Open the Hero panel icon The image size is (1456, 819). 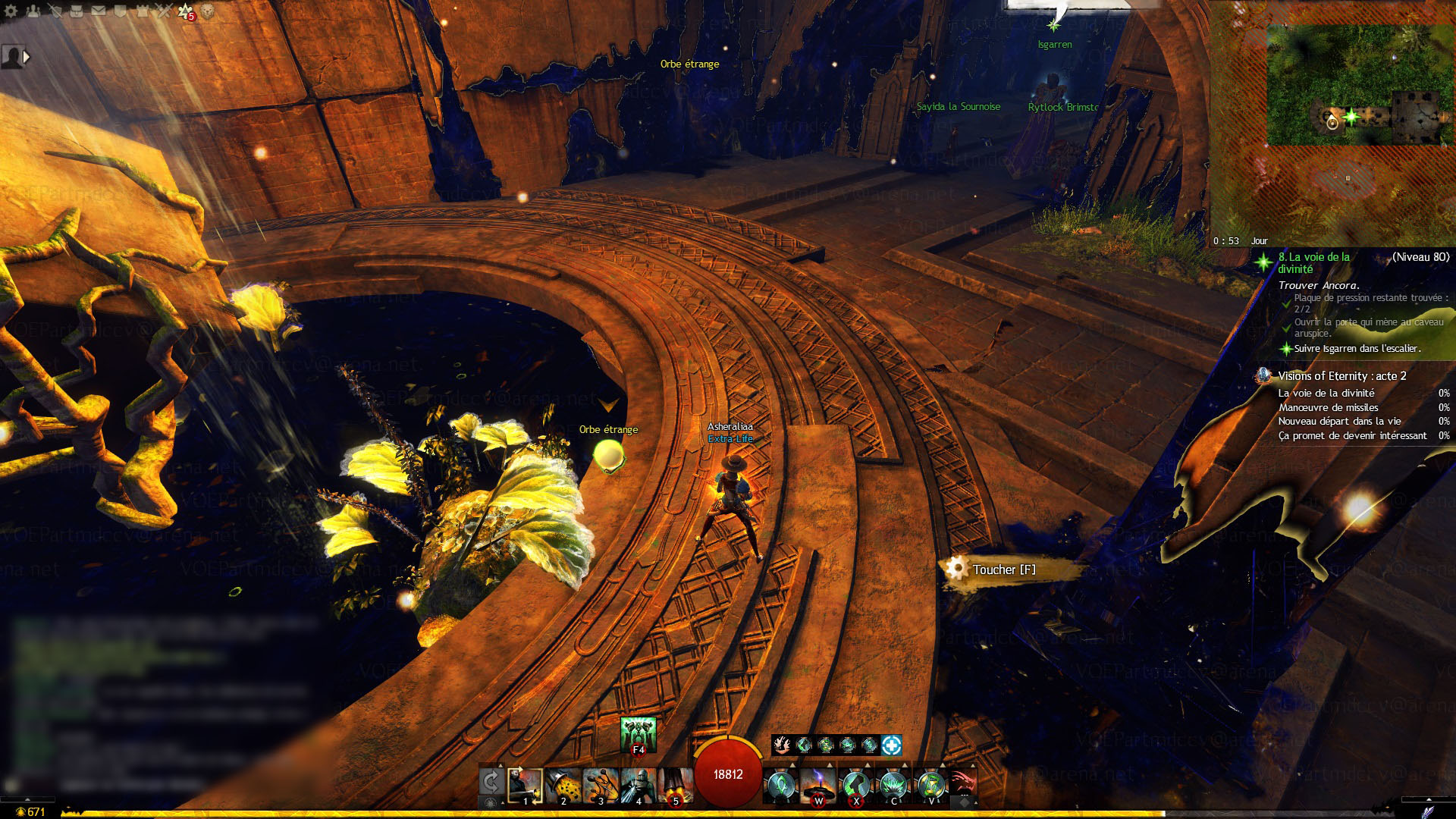(x=55, y=11)
